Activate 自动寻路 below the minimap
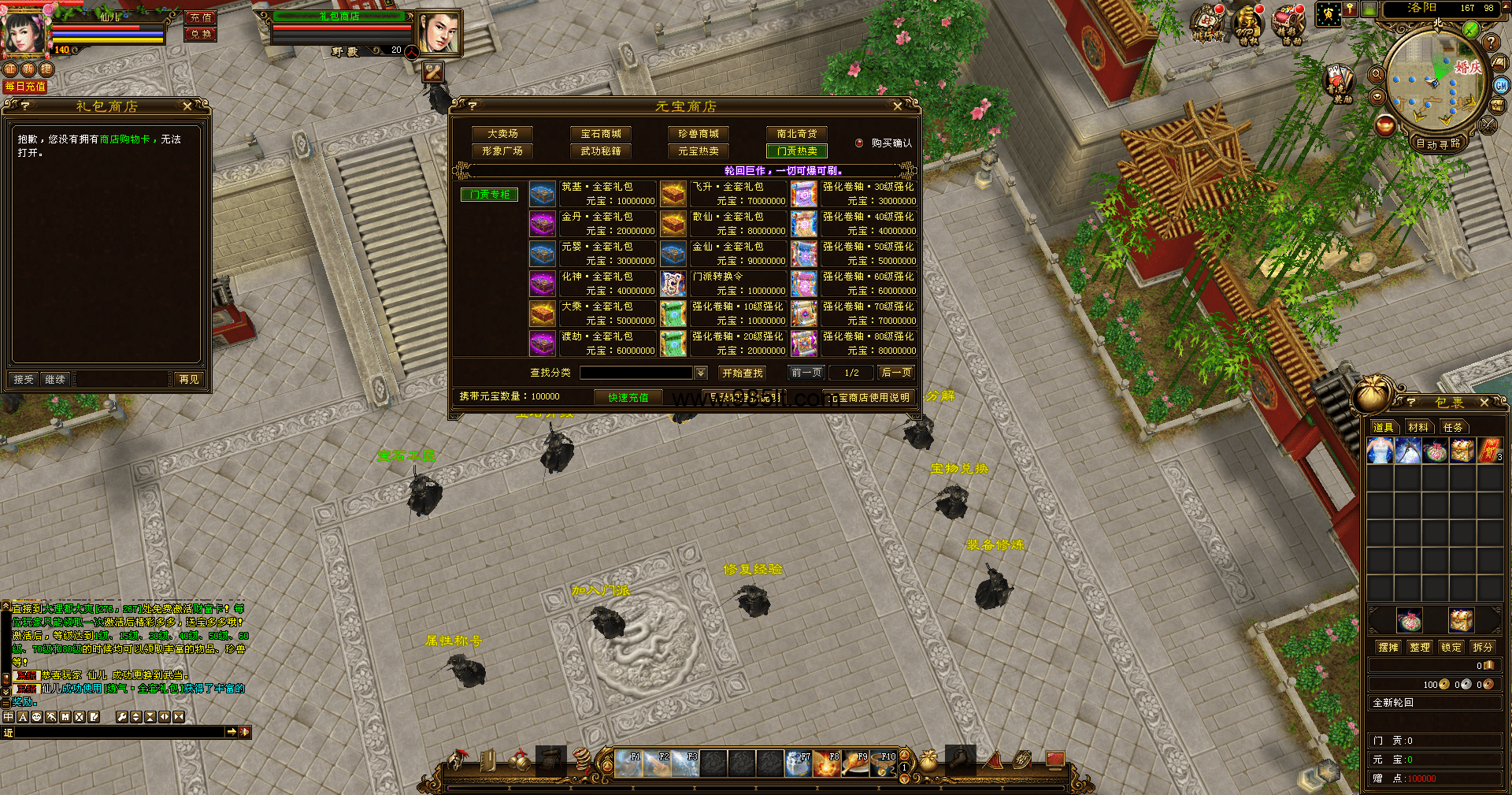The height and width of the screenshot is (795, 1512). 1438,144
